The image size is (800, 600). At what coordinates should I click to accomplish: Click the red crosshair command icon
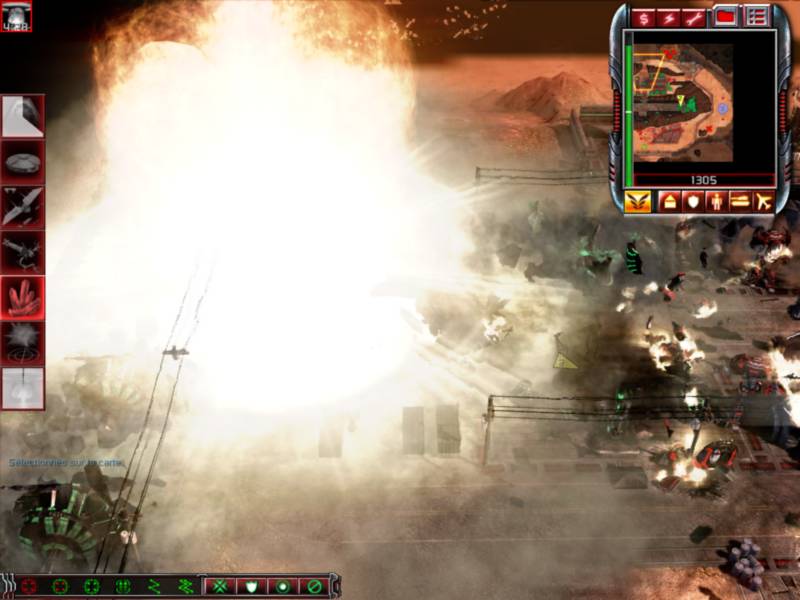tap(30, 585)
